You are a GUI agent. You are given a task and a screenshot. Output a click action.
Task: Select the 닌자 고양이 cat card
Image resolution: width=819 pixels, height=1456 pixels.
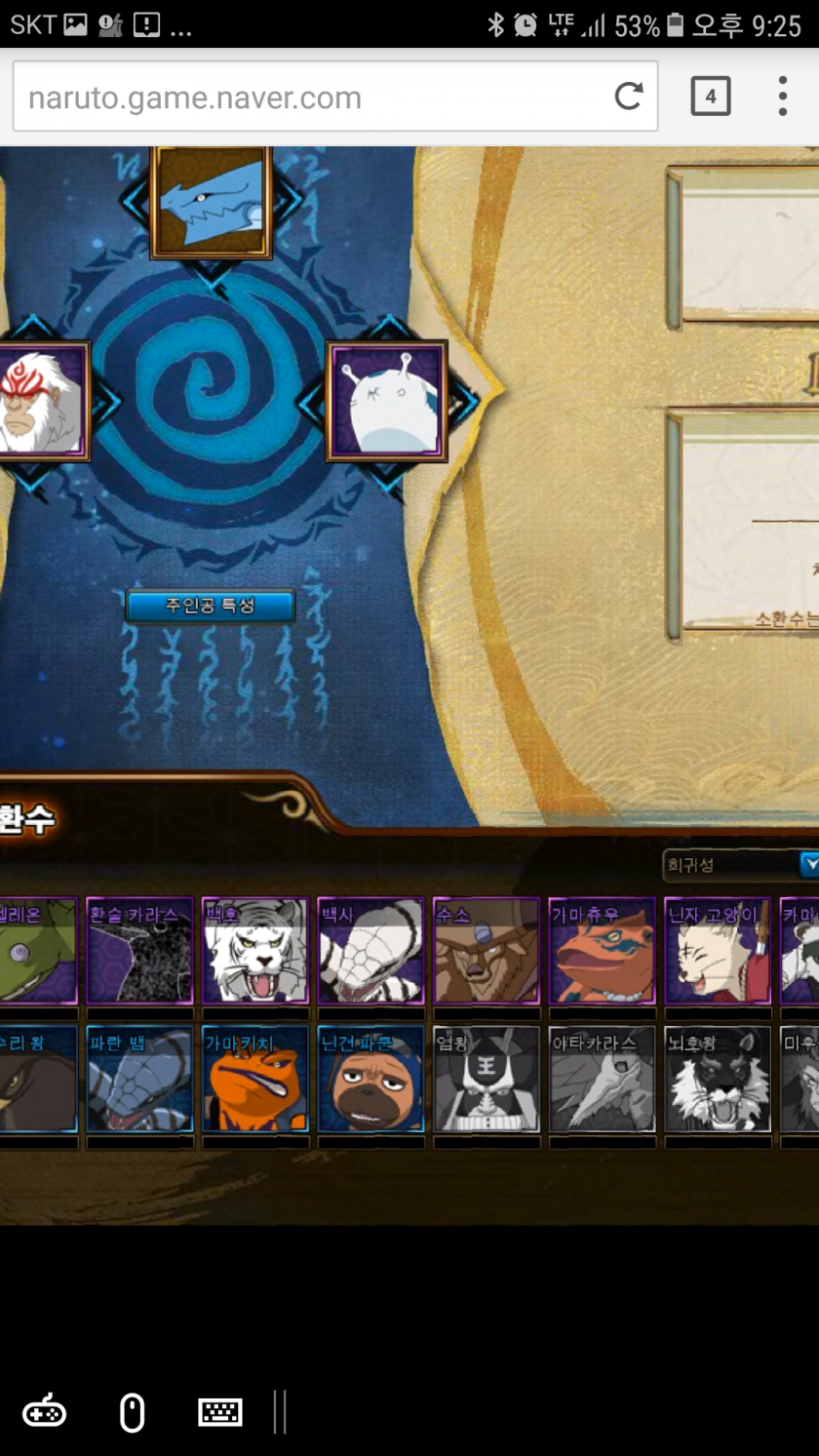tap(718, 952)
